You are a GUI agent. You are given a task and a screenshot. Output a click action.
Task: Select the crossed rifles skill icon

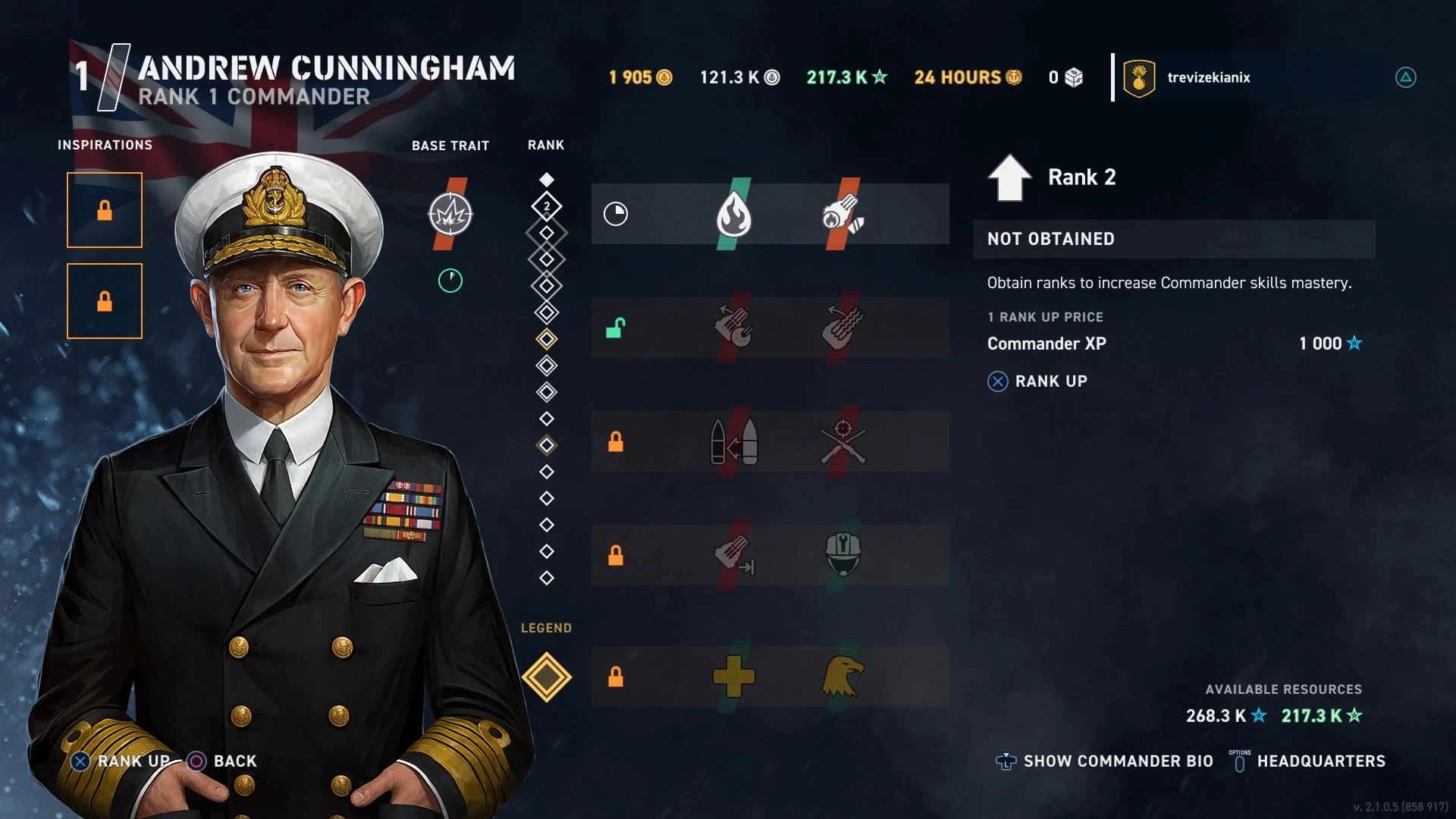coord(843,442)
